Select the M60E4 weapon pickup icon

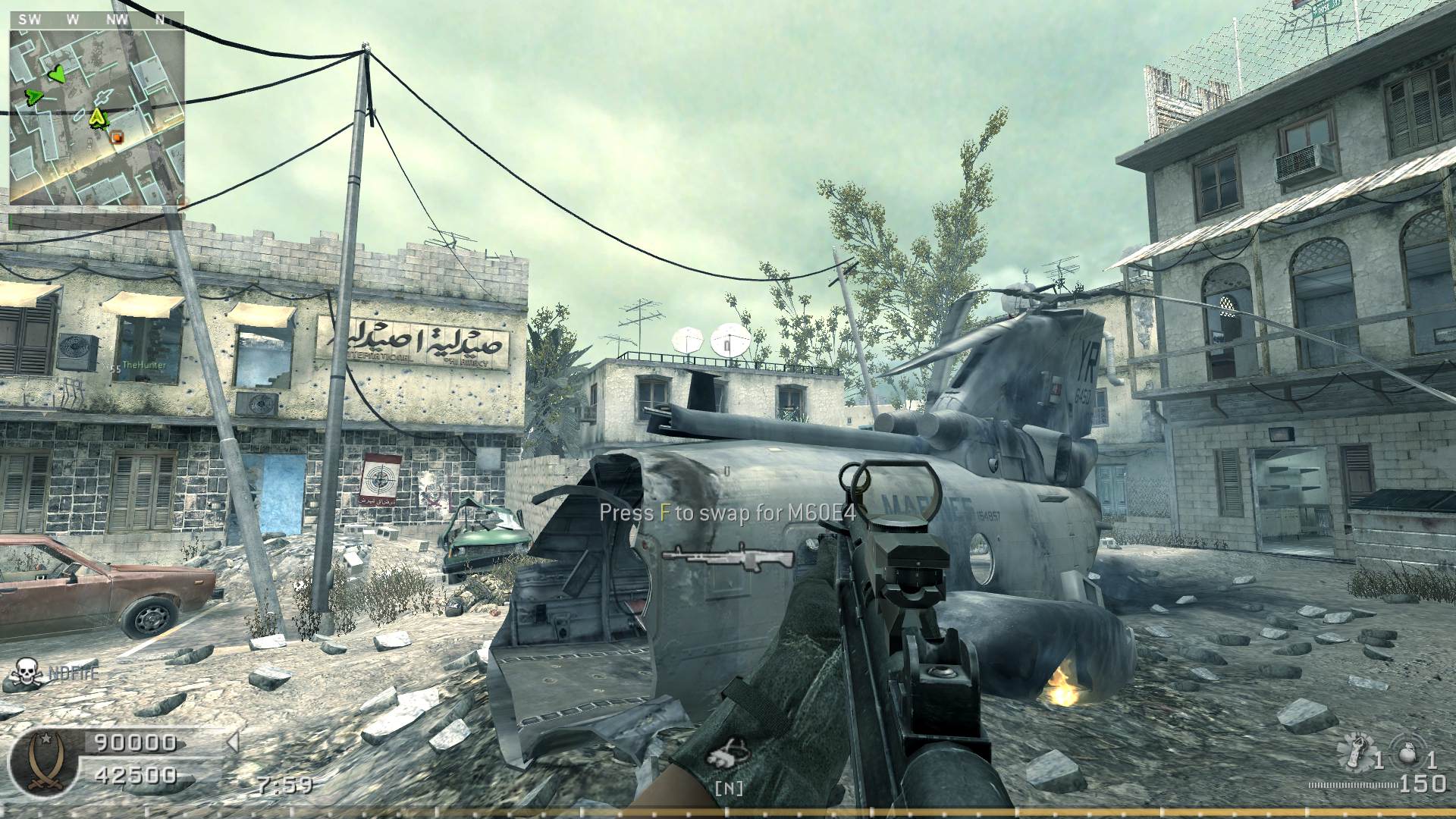coord(726,557)
